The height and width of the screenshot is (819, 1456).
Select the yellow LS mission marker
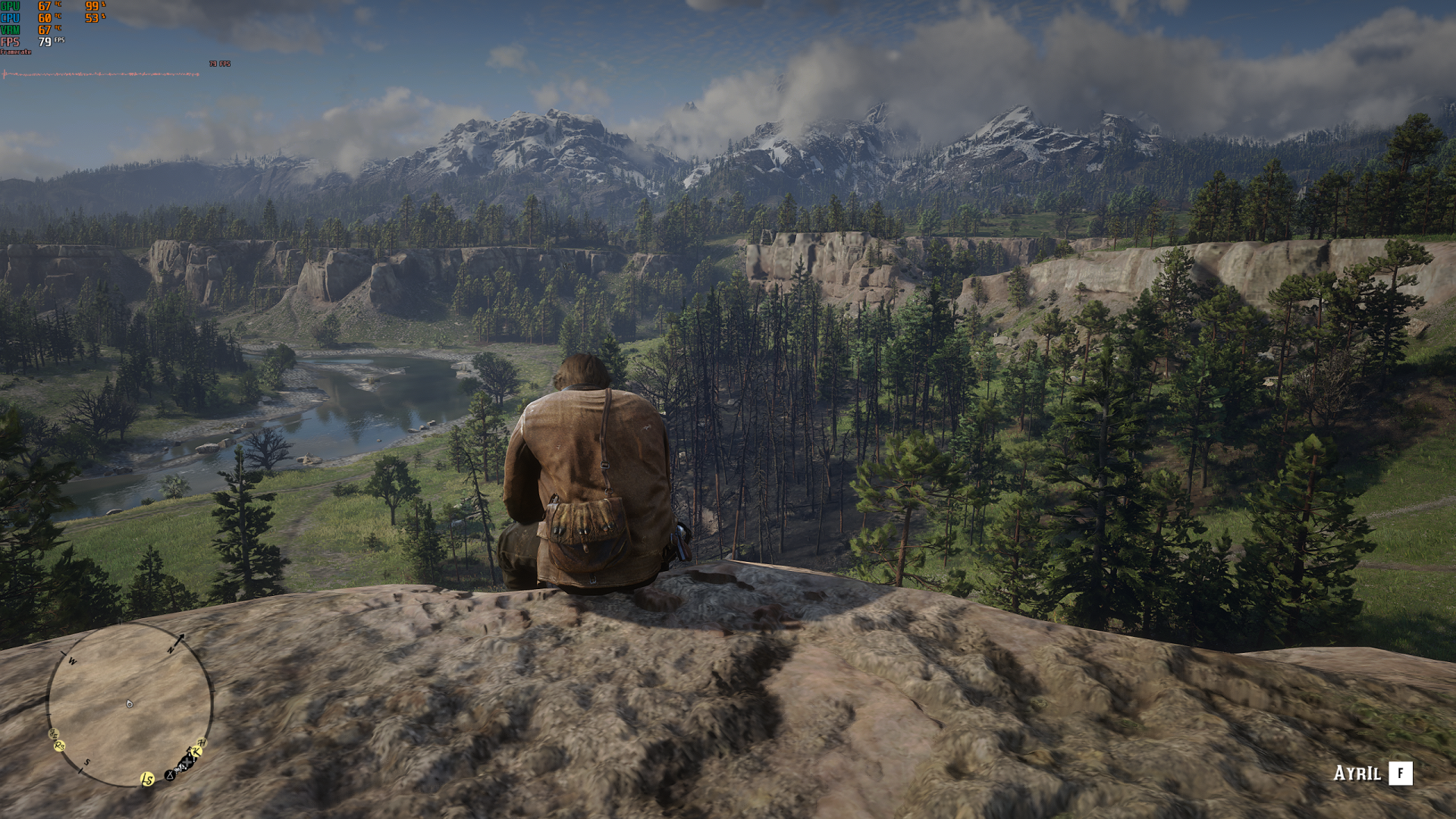pyautogui.click(x=147, y=779)
